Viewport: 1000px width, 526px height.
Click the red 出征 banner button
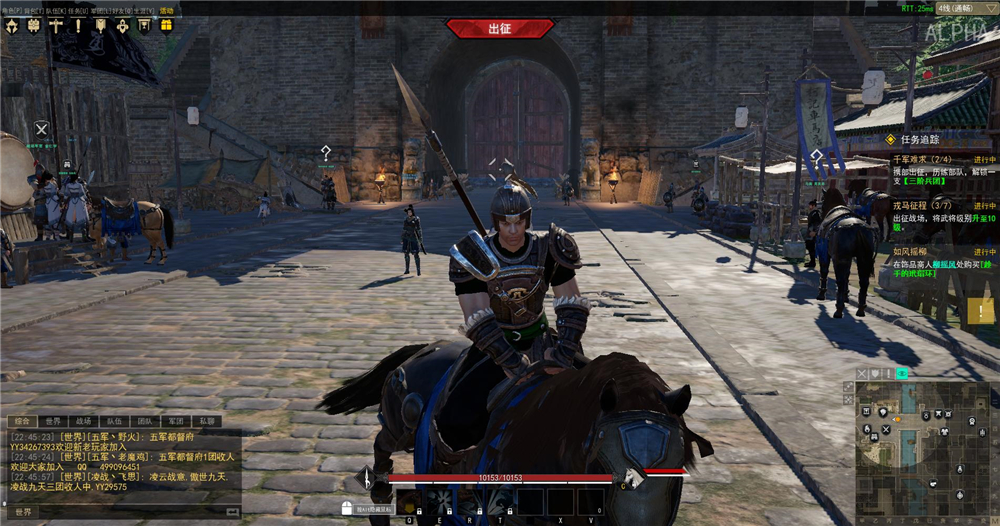pyautogui.click(x=498, y=28)
